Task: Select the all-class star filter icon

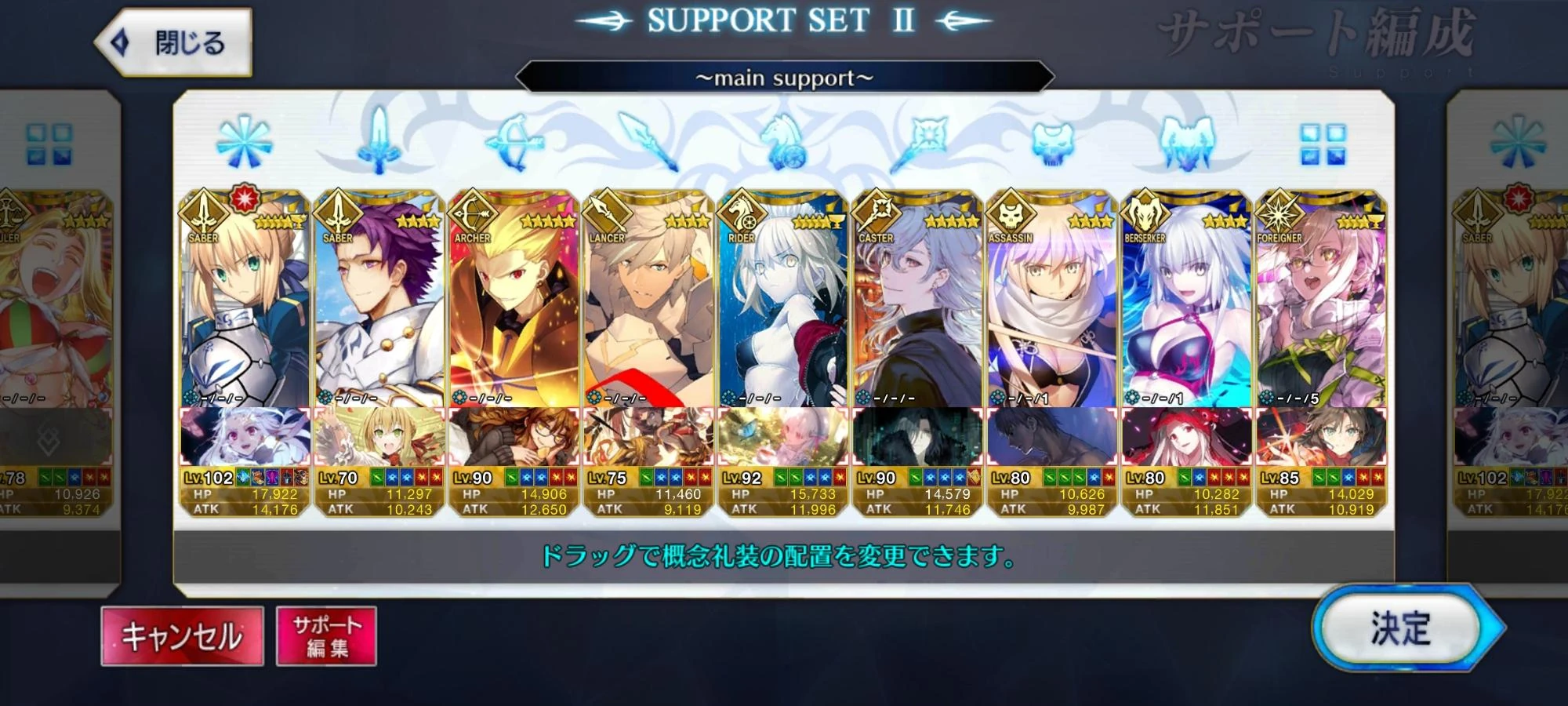Action: (243, 143)
